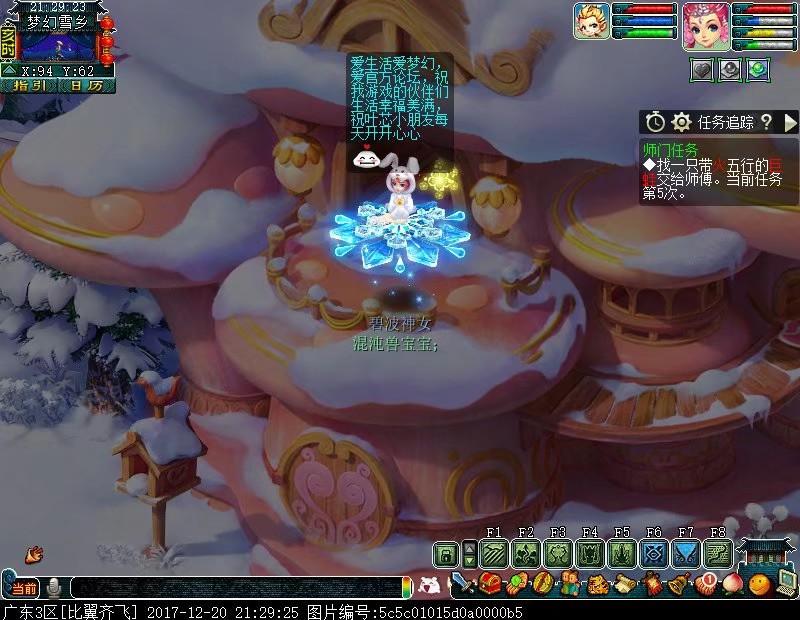
Task: Open the scroll quest log icon
Action: [x=624, y=583]
